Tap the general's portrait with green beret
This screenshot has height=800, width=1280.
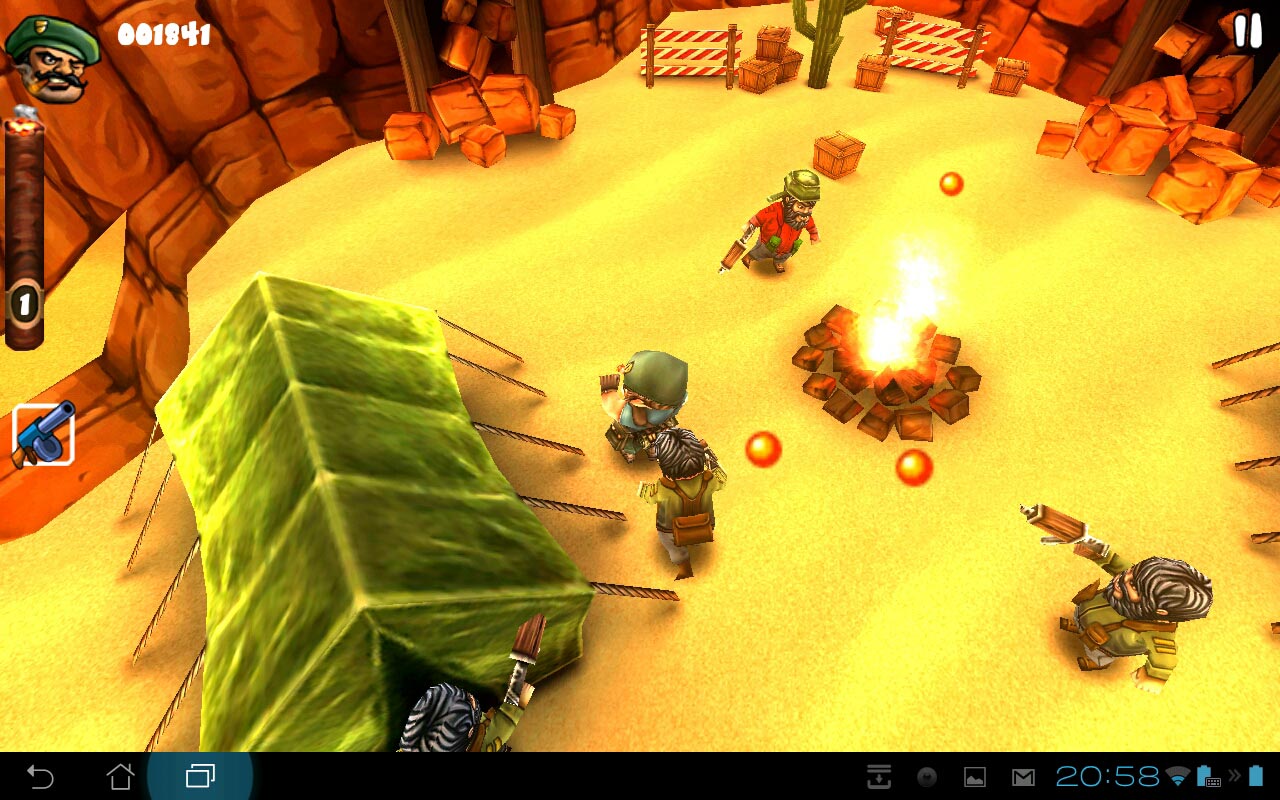52,54
